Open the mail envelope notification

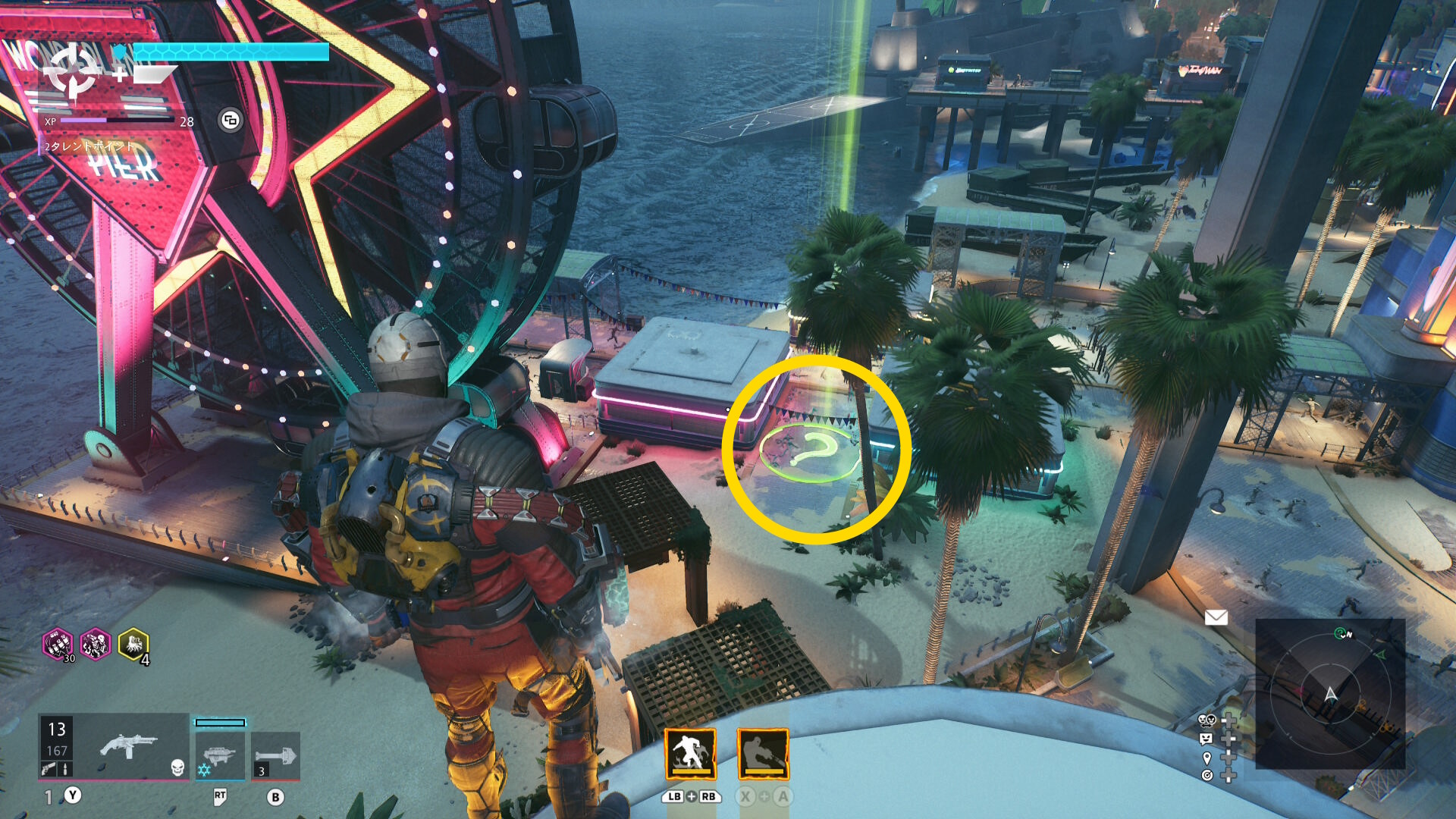tap(1216, 618)
